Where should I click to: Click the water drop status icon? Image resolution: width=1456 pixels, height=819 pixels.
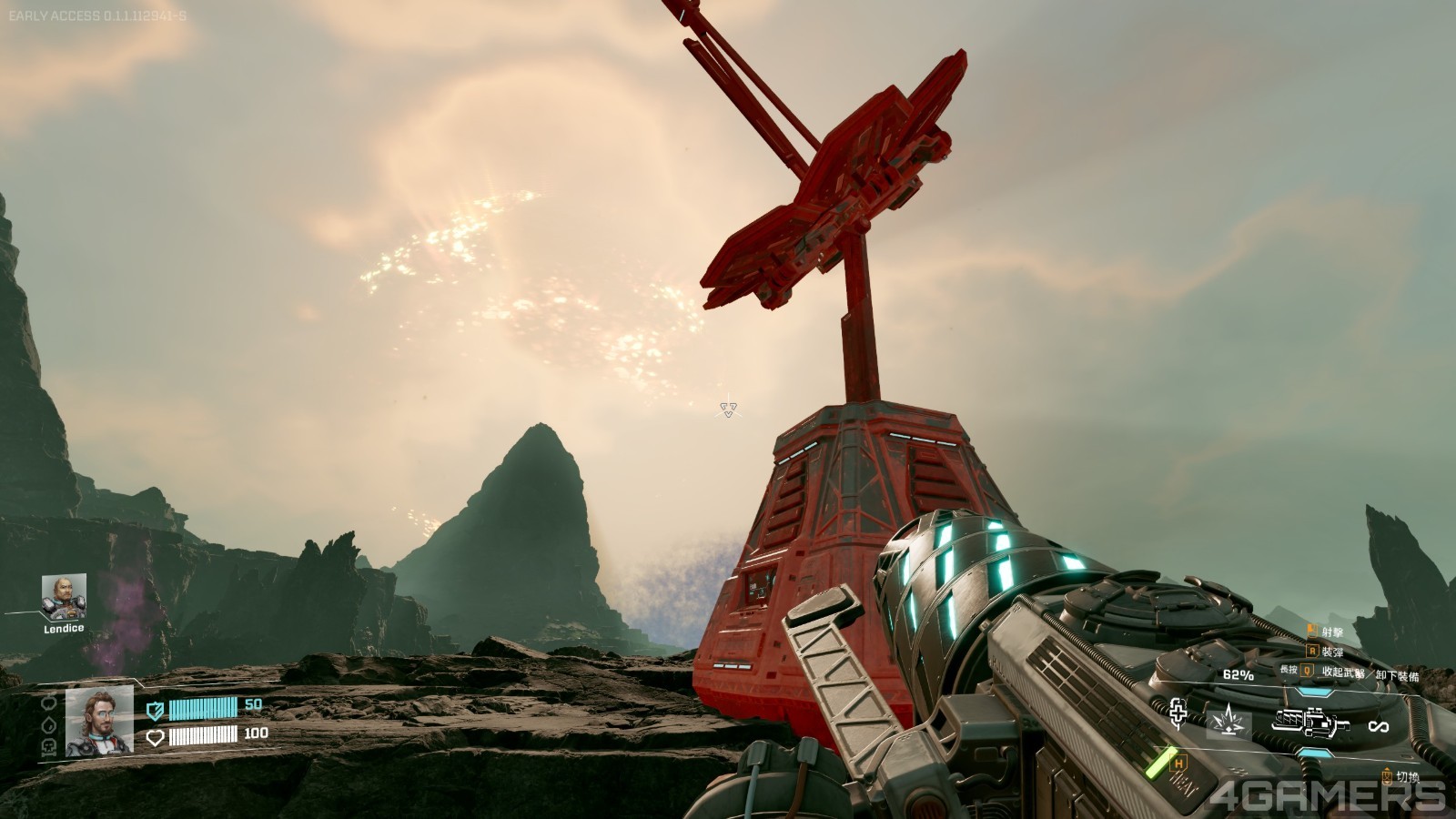(49, 725)
